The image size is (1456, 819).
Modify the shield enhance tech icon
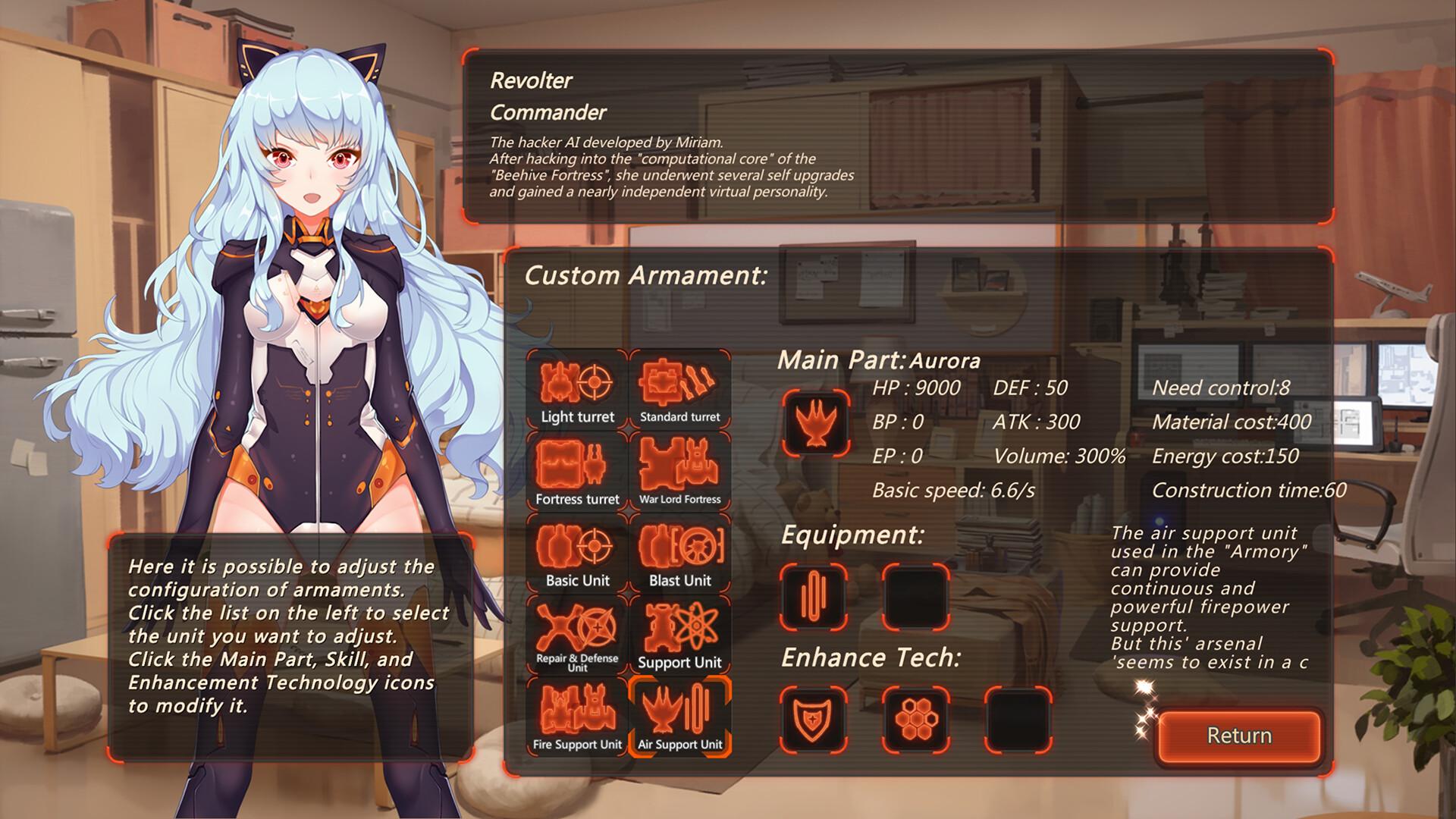pyautogui.click(x=814, y=718)
